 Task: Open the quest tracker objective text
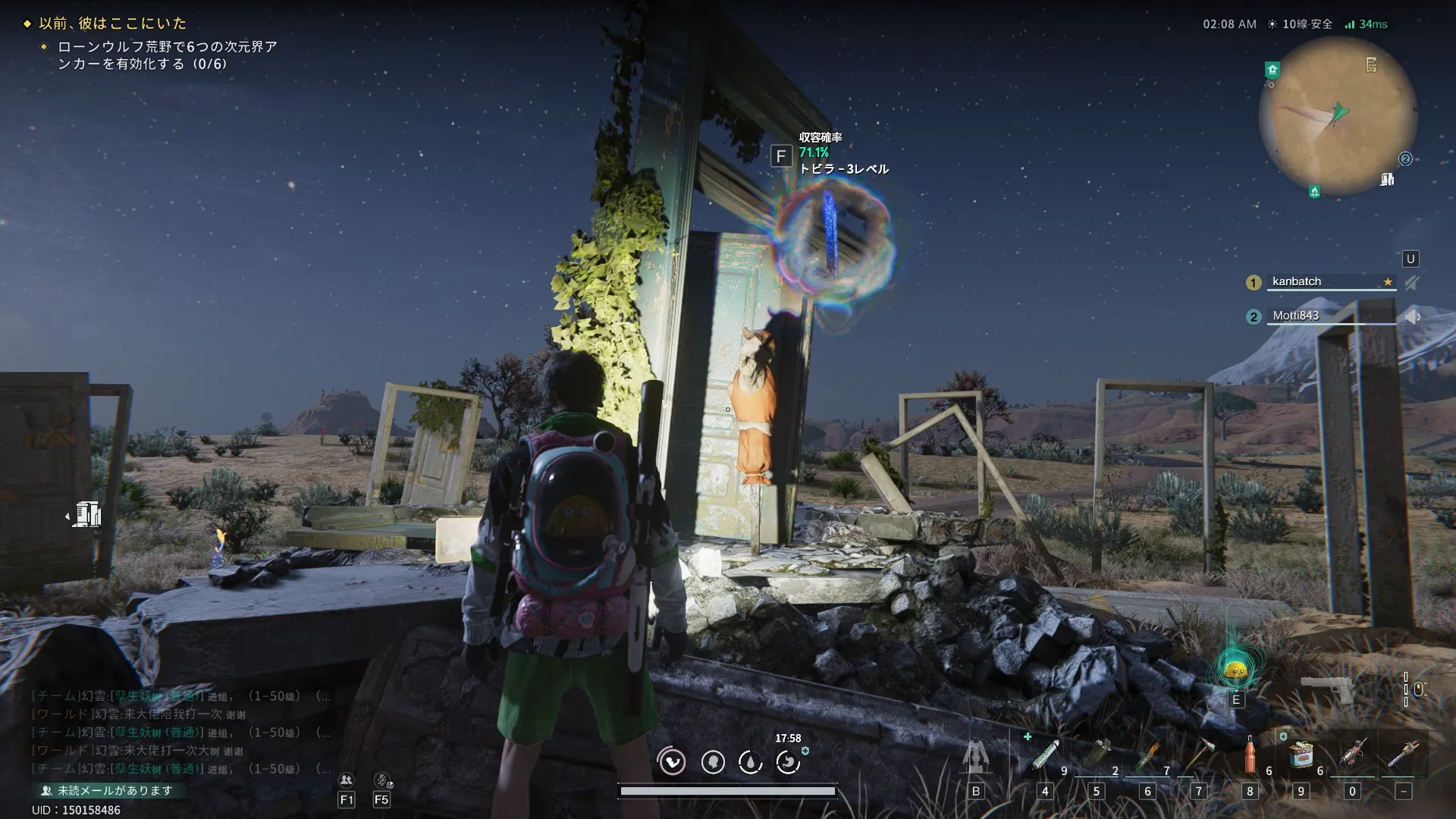click(x=167, y=55)
